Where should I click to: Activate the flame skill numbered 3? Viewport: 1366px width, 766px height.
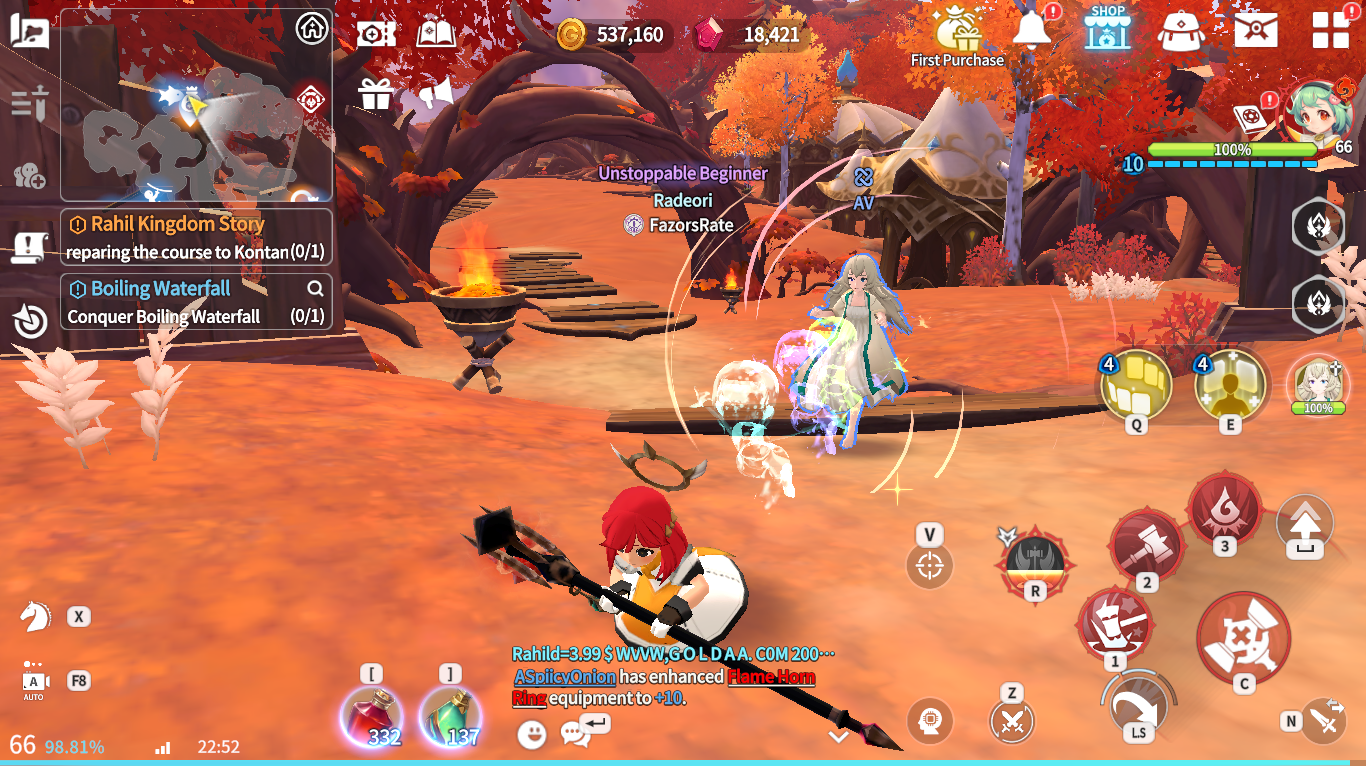[1225, 509]
